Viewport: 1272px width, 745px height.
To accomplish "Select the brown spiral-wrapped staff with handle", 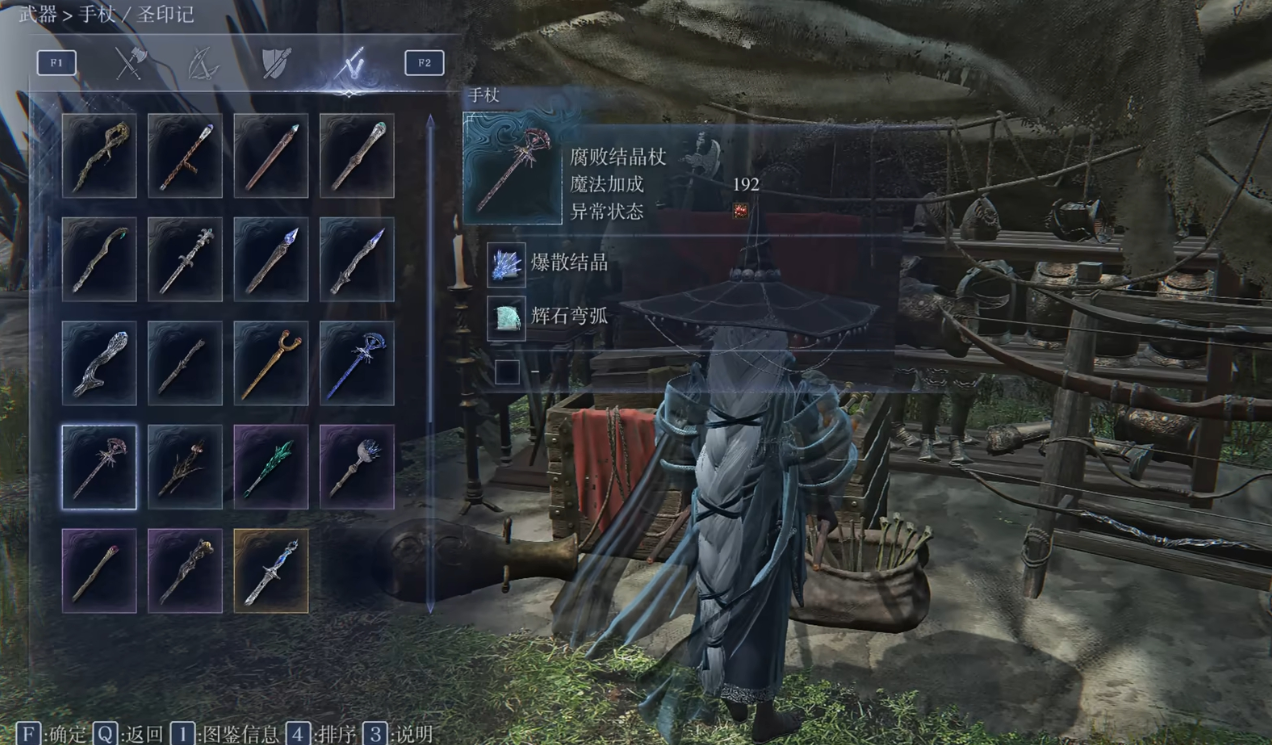I will pyautogui.click(x=185, y=155).
